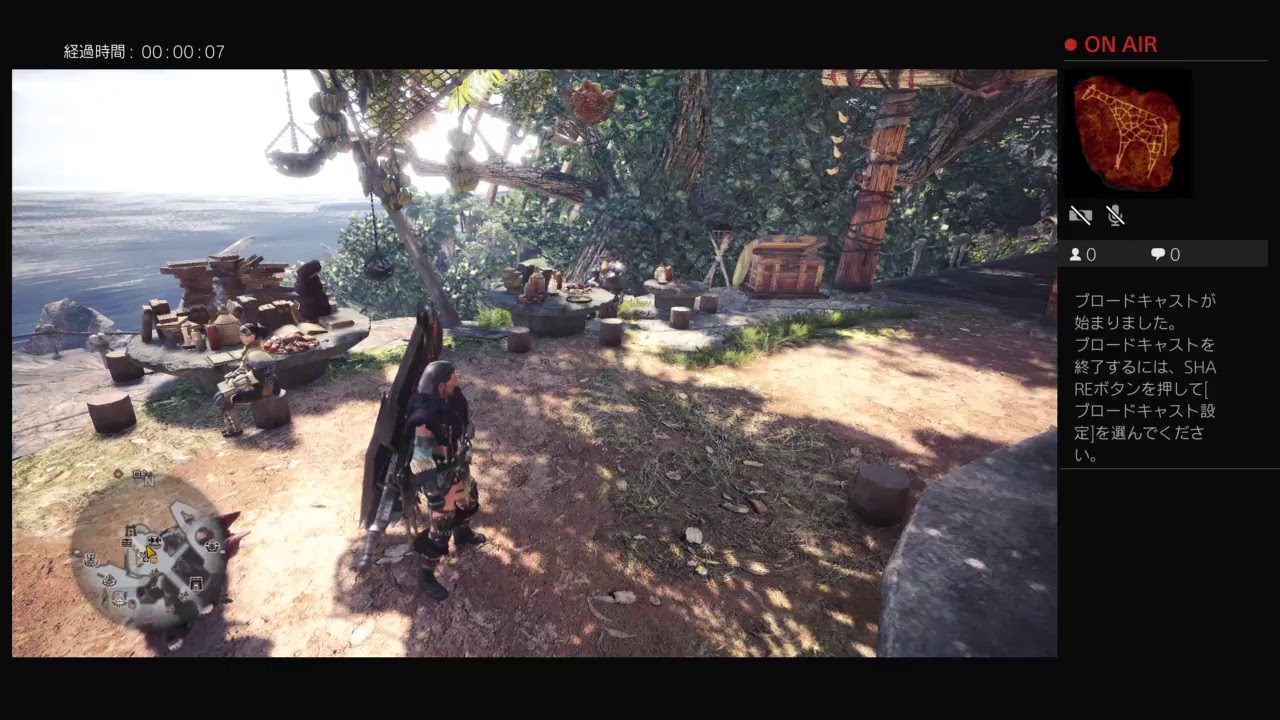The image size is (1280, 720).
Task: Click the winged emblem icon on the minimap
Action: click(x=92, y=558)
